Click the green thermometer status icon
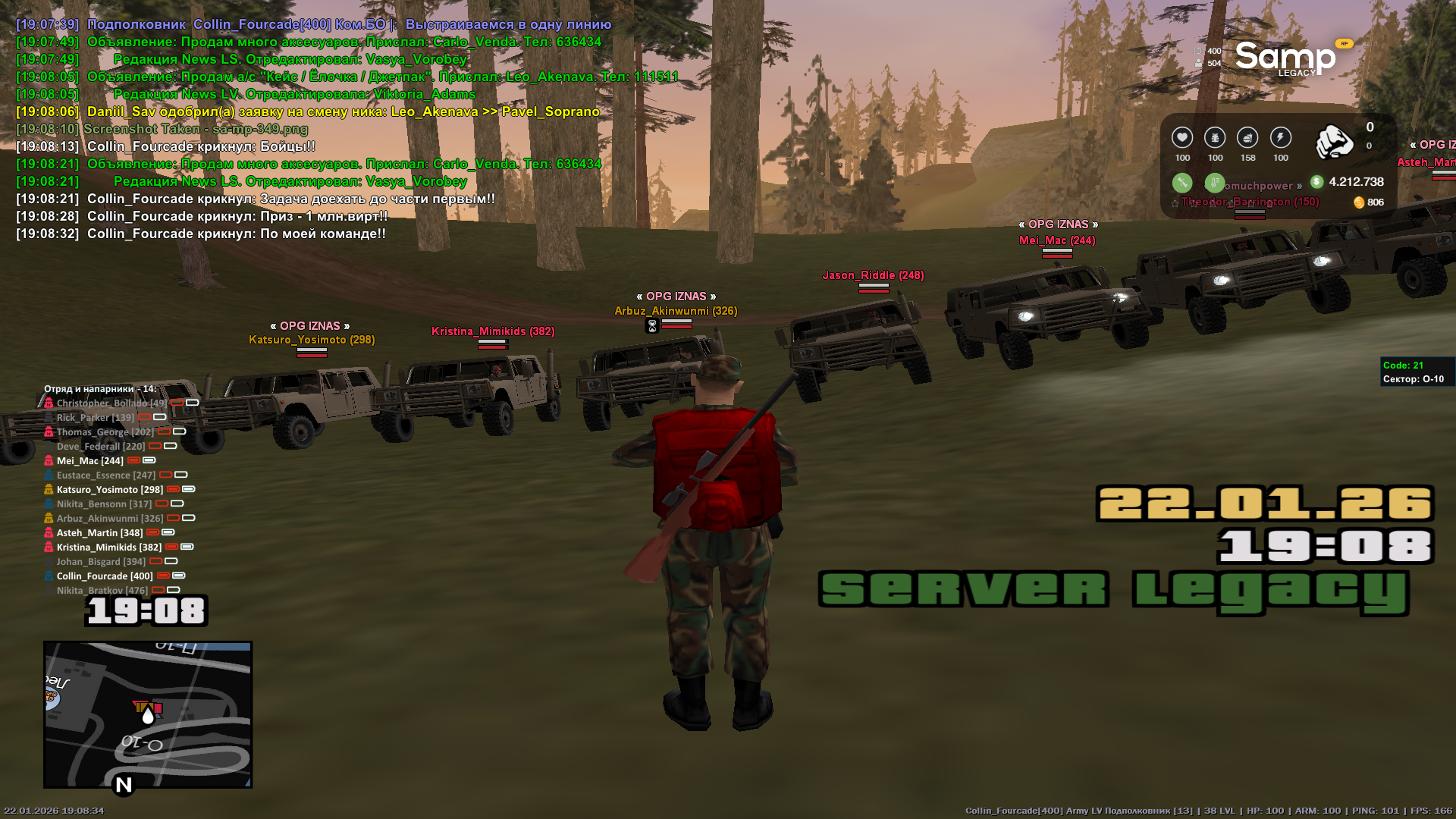The image size is (1456, 819). 1214,182
